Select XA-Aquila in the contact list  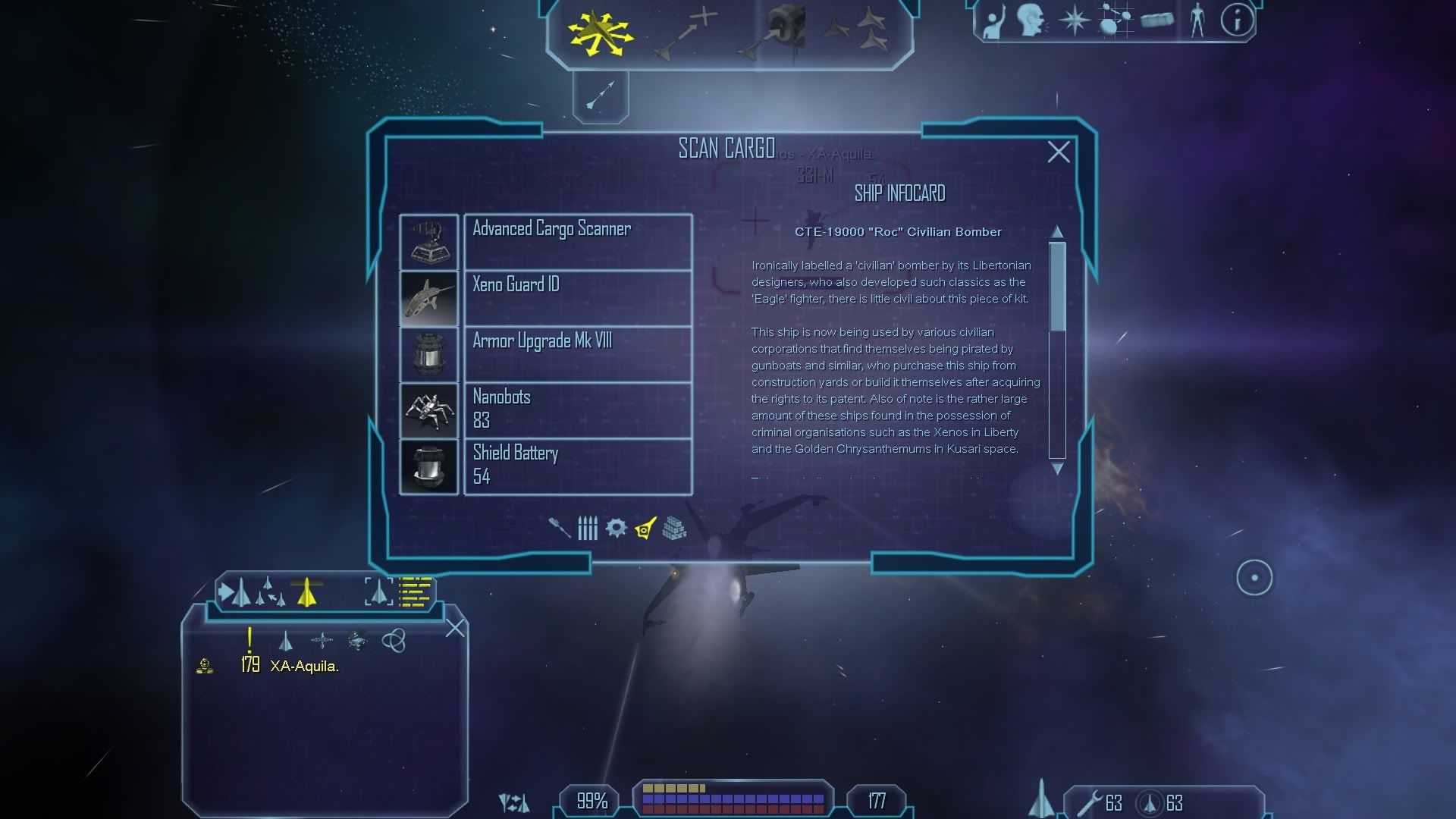tap(304, 666)
